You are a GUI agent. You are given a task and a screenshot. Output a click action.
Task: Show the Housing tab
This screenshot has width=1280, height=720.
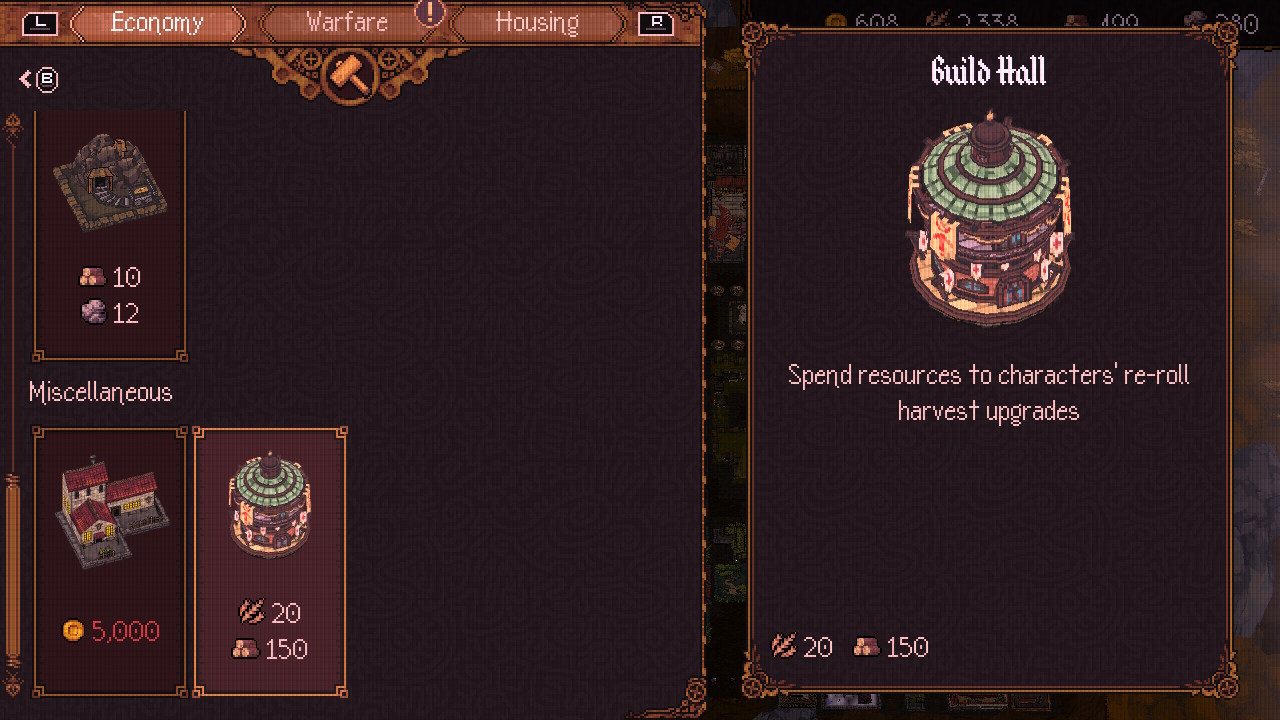(537, 22)
